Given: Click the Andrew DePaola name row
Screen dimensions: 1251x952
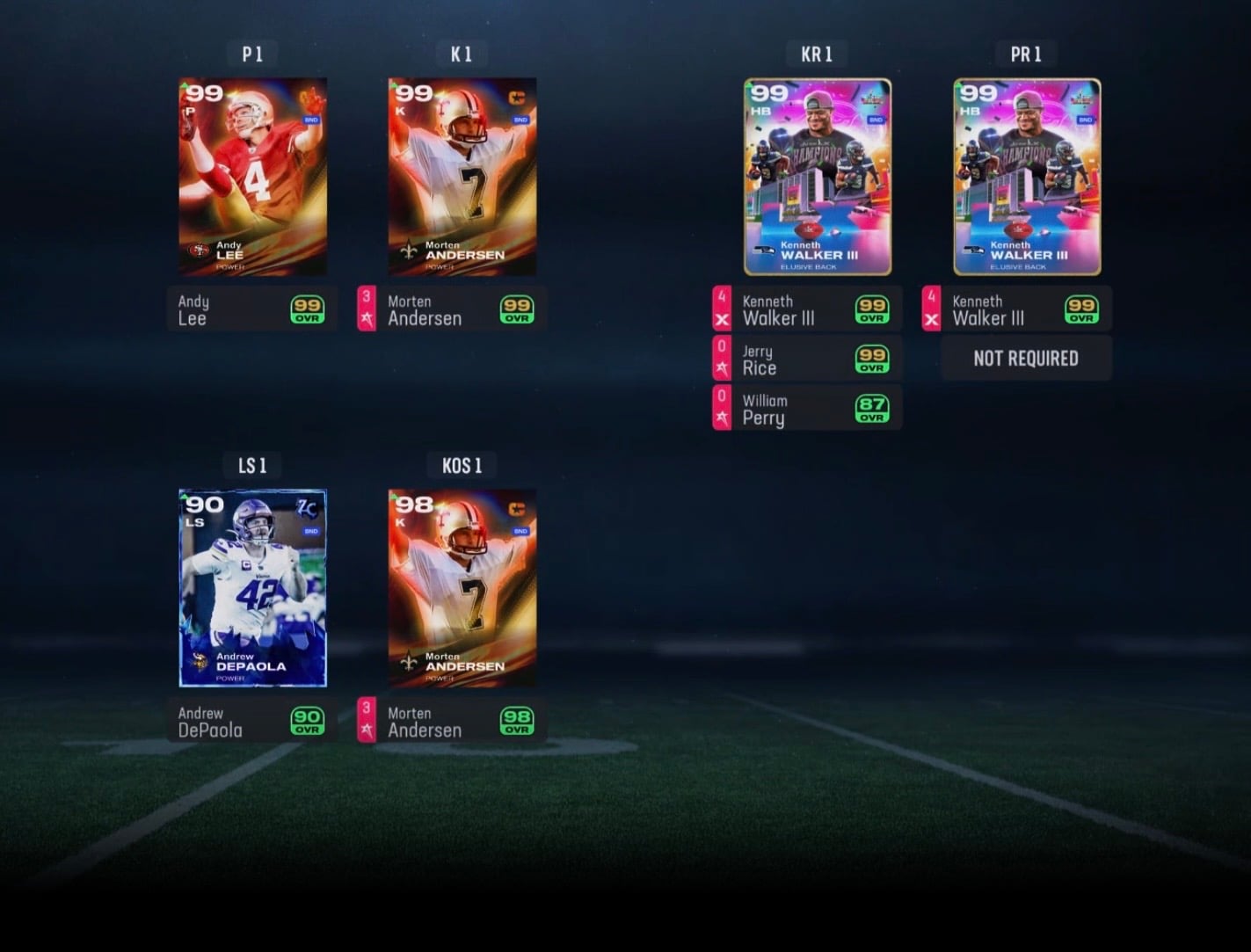Looking at the screenshot, I should click(x=252, y=721).
